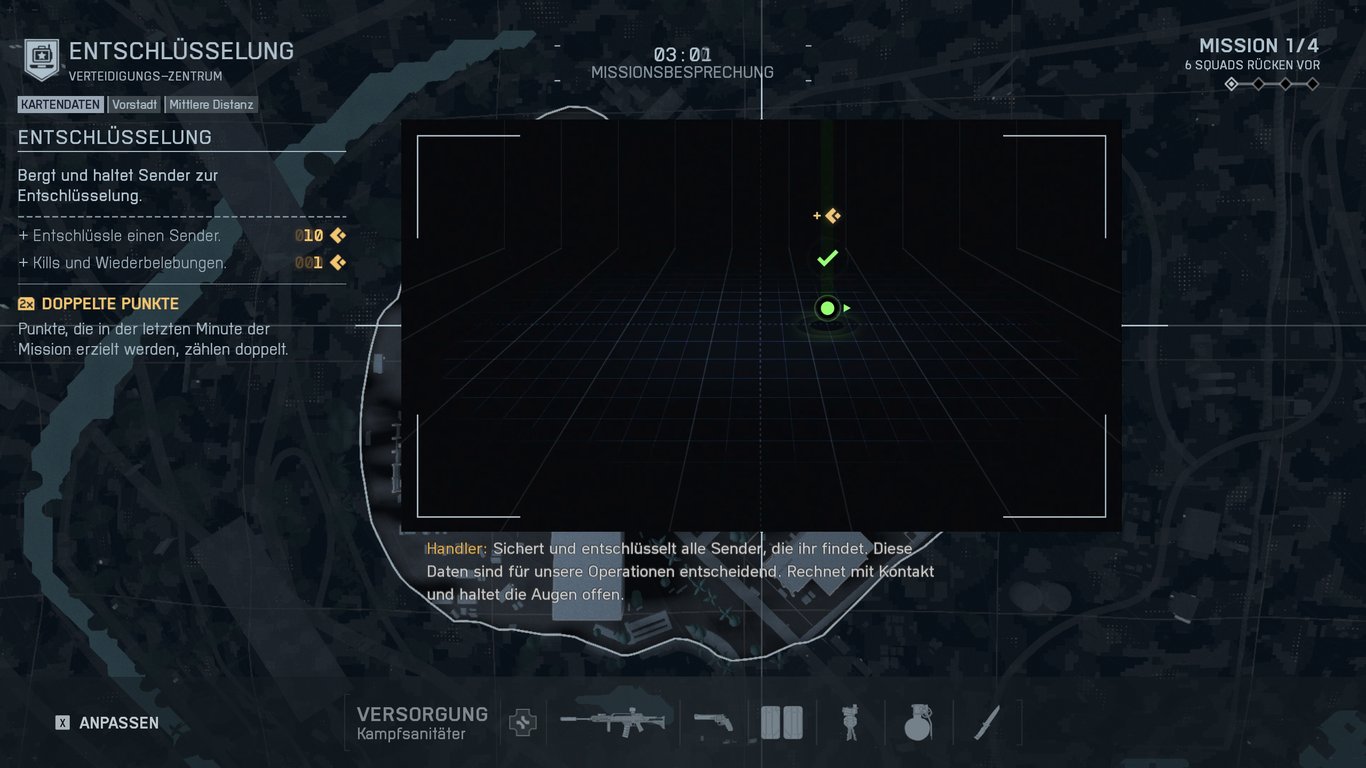Select the defibrillator gadget icon
Viewport: 1366px width, 768px height.
point(849,722)
